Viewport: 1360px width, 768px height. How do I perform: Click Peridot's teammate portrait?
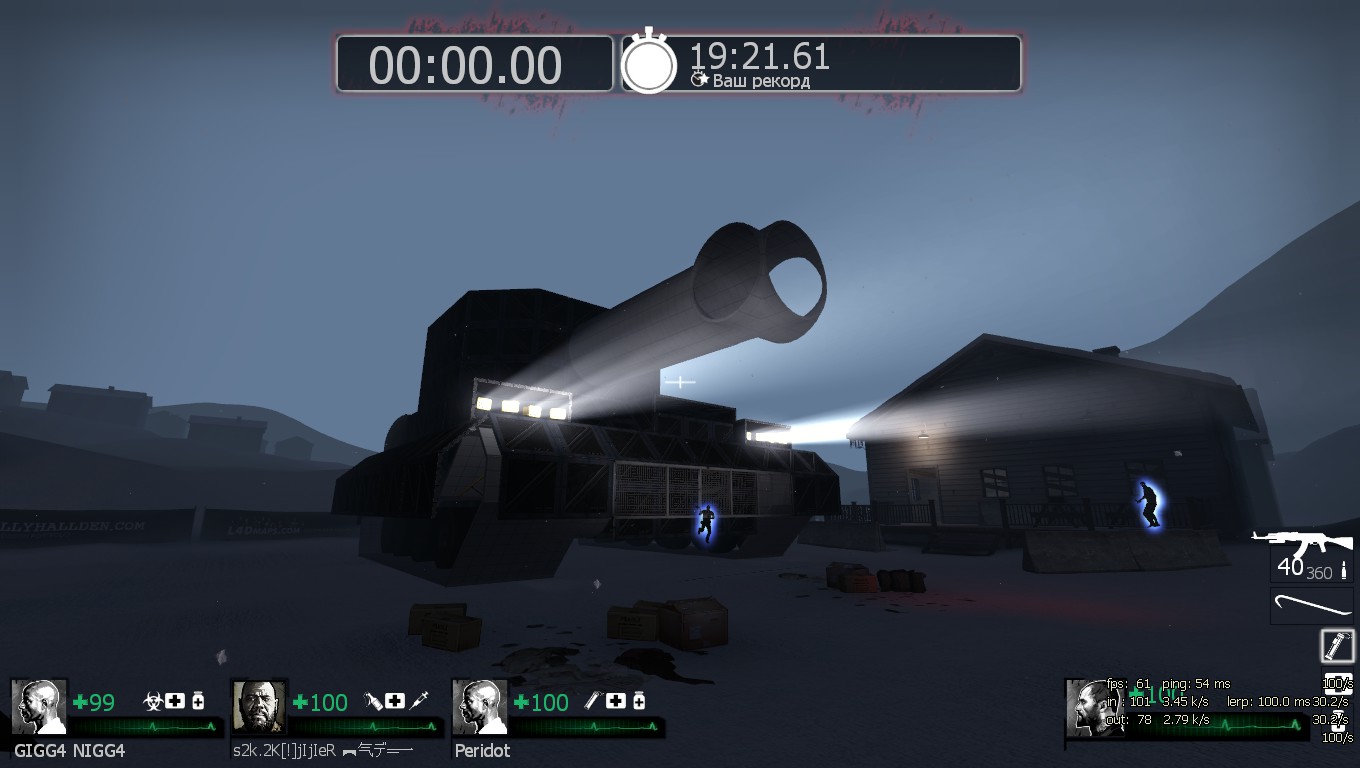[479, 707]
